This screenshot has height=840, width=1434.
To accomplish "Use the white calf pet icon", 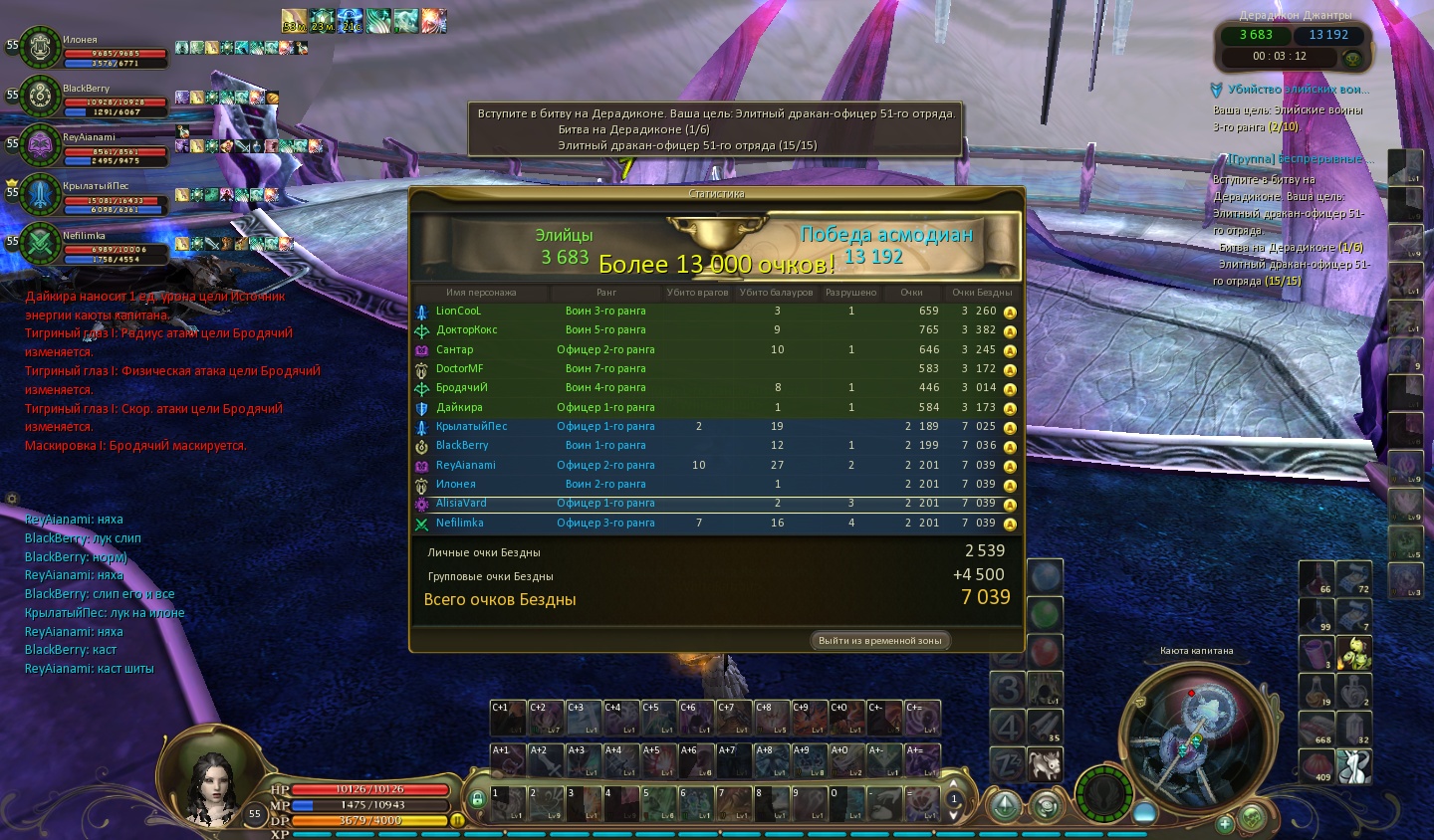I will pos(1046,764).
